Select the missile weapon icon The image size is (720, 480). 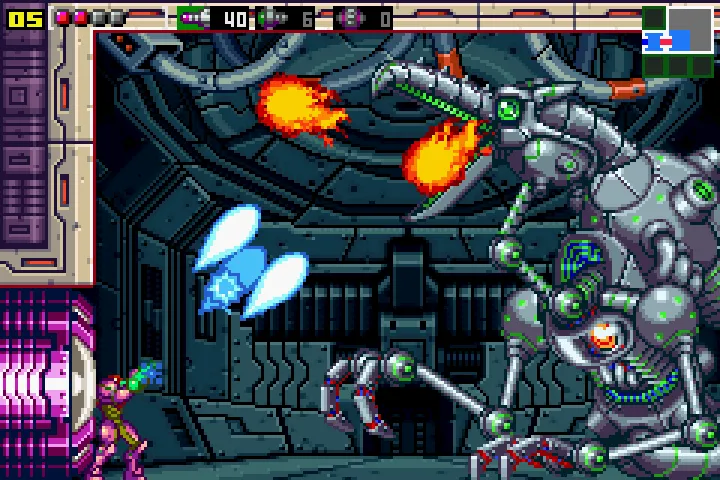[196, 17]
